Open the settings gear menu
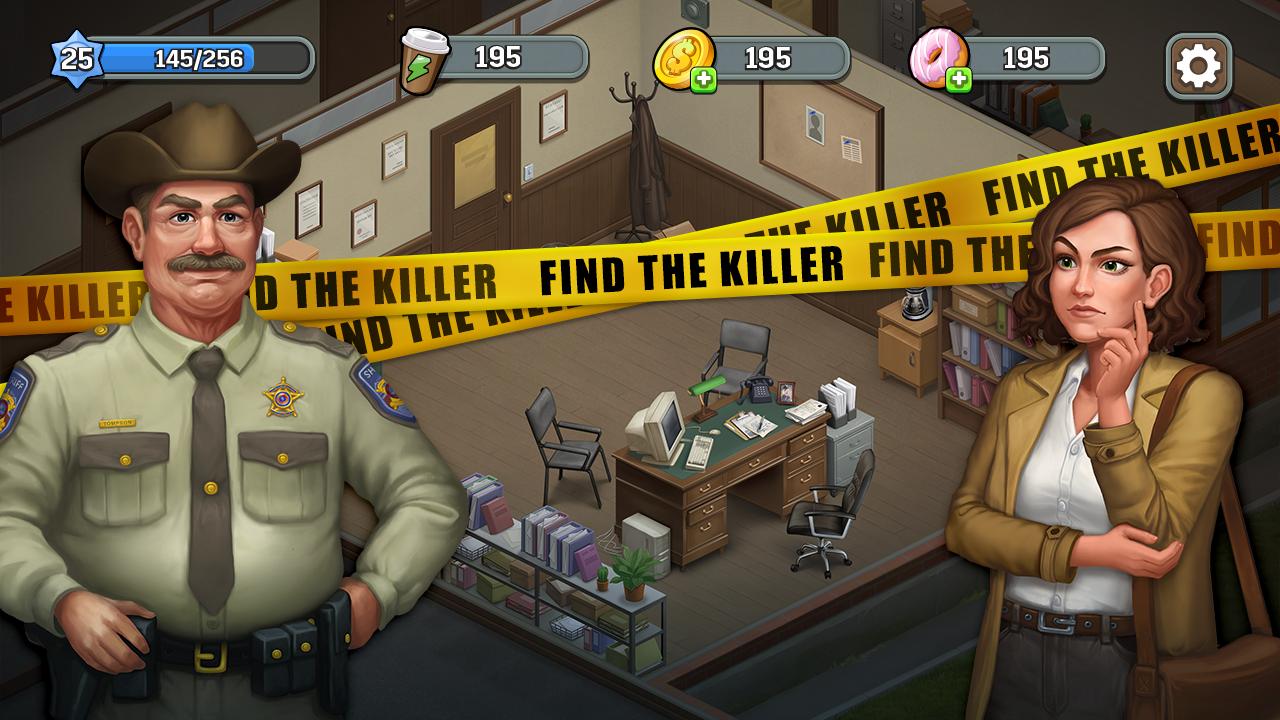The height and width of the screenshot is (720, 1280). coord(1198,66)
